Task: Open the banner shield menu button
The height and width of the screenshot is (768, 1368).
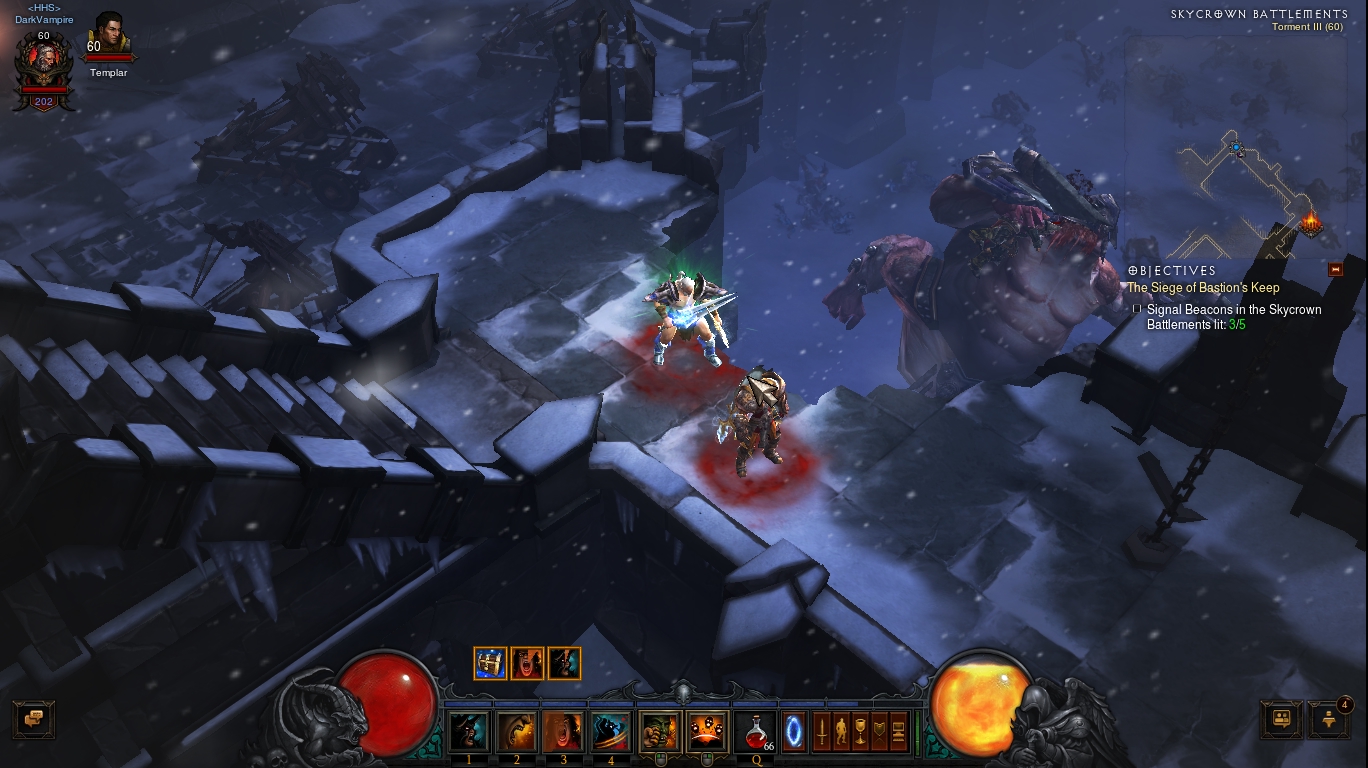Action: pyautogui.click(x=879, y=731)
